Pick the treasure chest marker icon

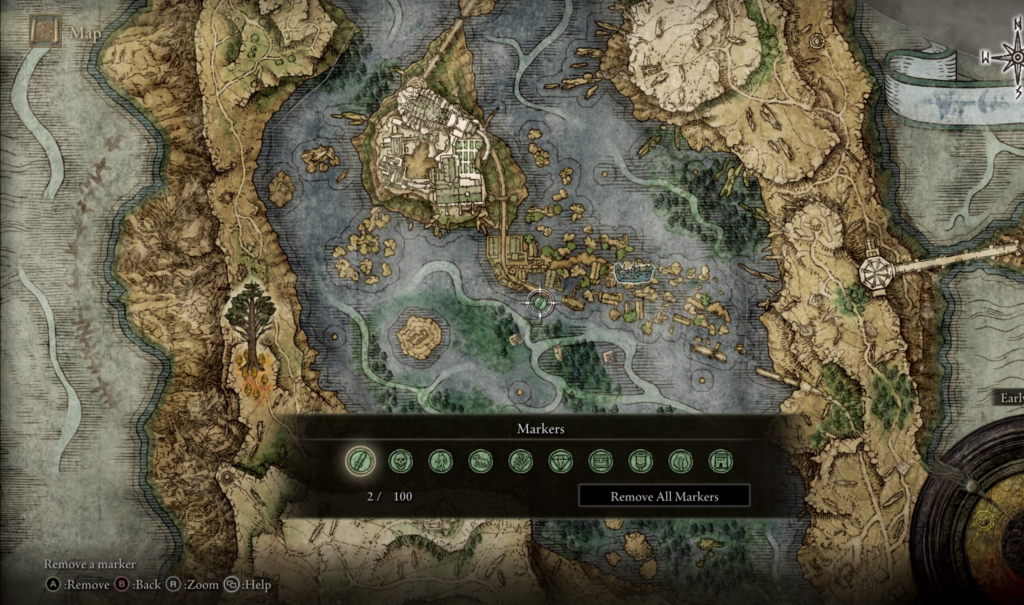point(600,461)
